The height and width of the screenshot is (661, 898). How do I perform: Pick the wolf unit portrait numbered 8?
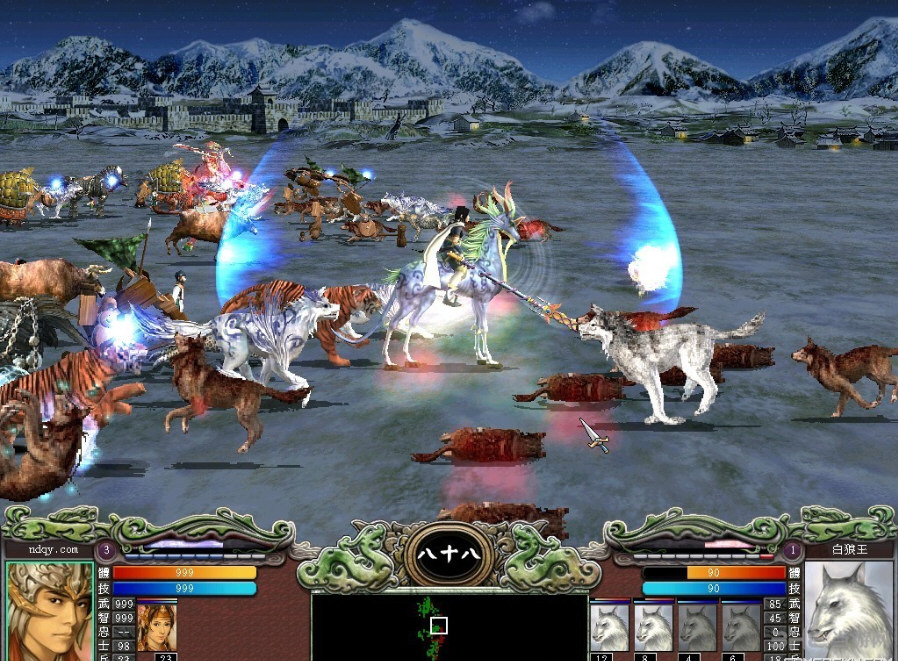coord(653,628)
